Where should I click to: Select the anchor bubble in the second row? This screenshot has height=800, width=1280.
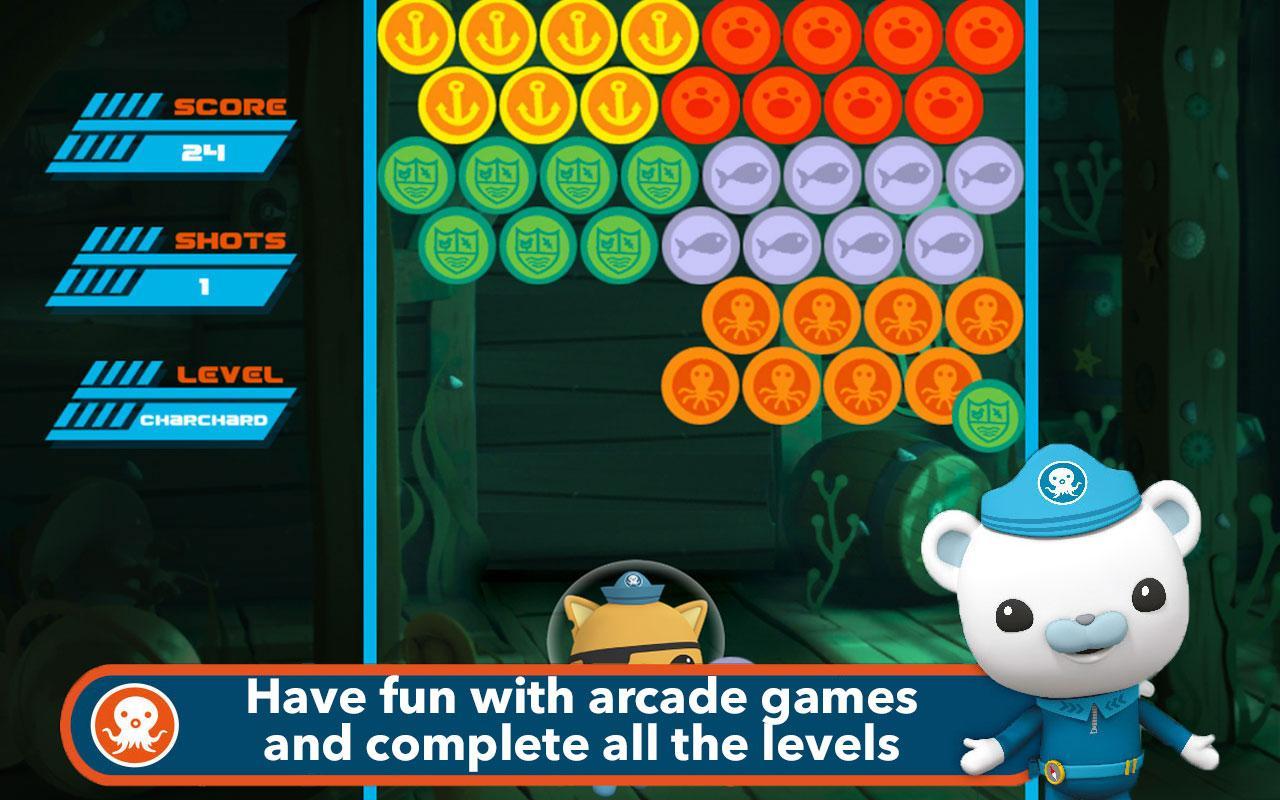point(458,106)
